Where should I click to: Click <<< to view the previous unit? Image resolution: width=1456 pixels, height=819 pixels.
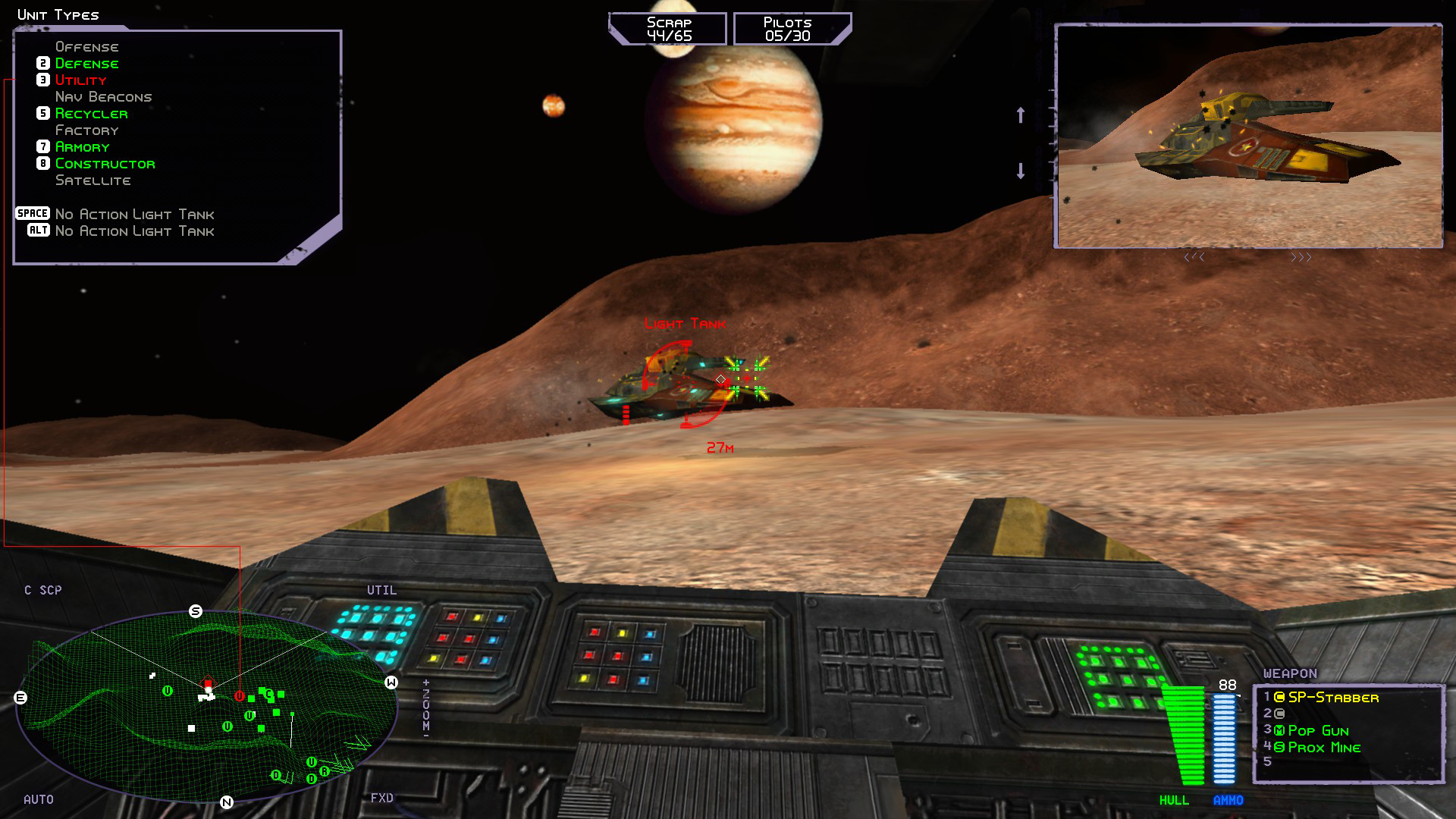[1196, 257]
